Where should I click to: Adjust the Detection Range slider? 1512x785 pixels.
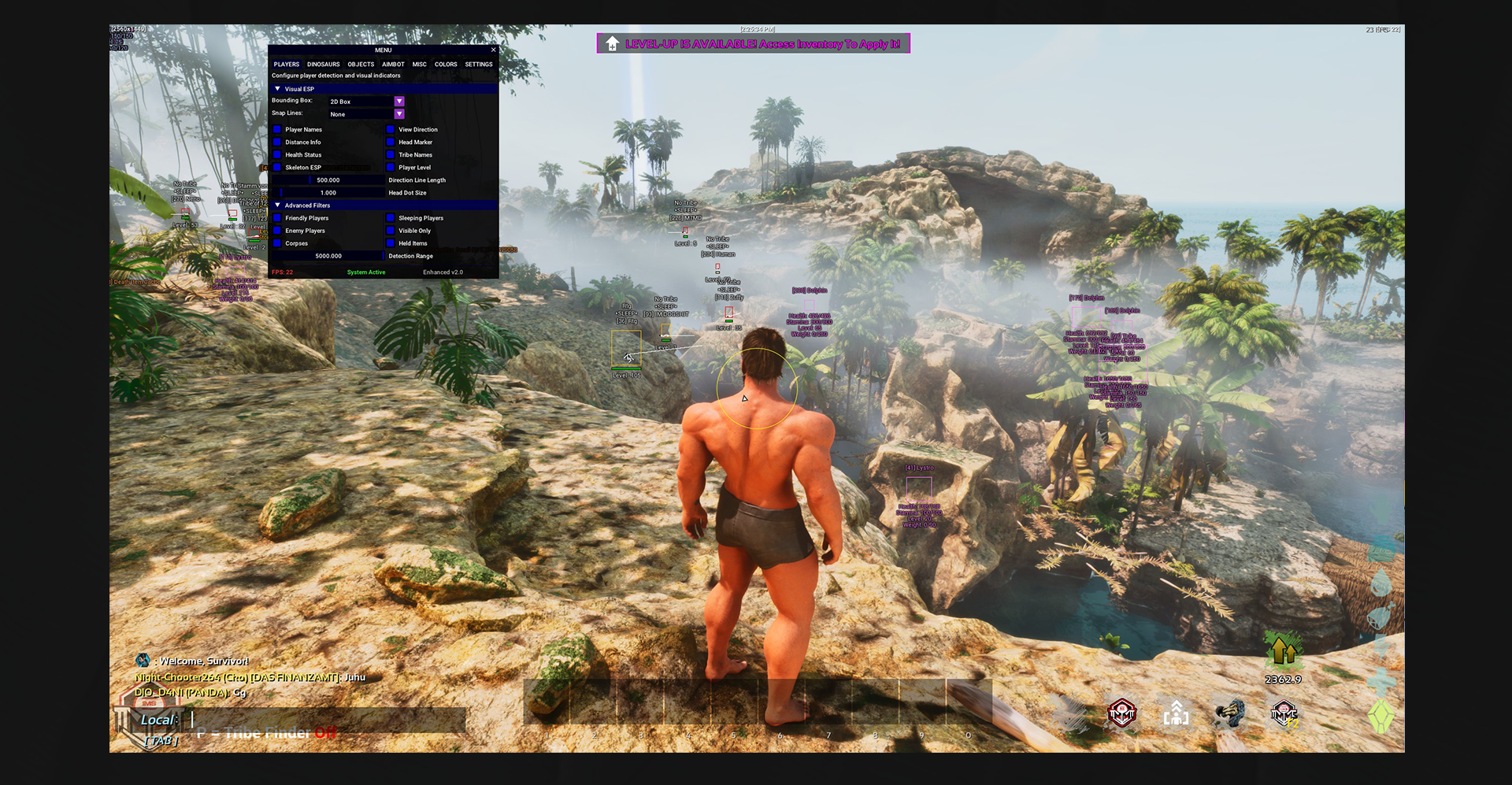click(328, 256)
